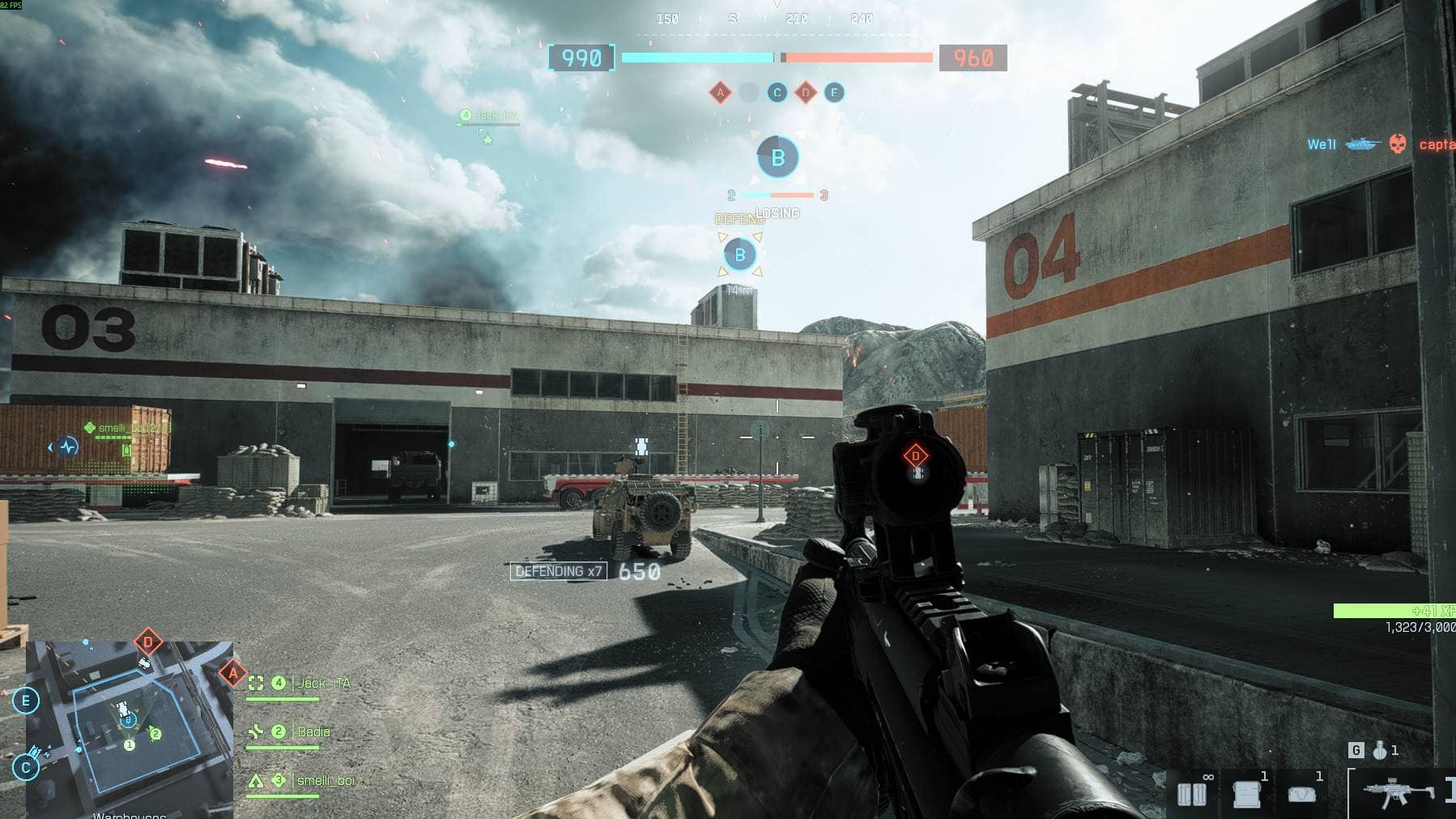Select the B objective marker showing 14 m
1456x819 pixels.
point(739,255)
